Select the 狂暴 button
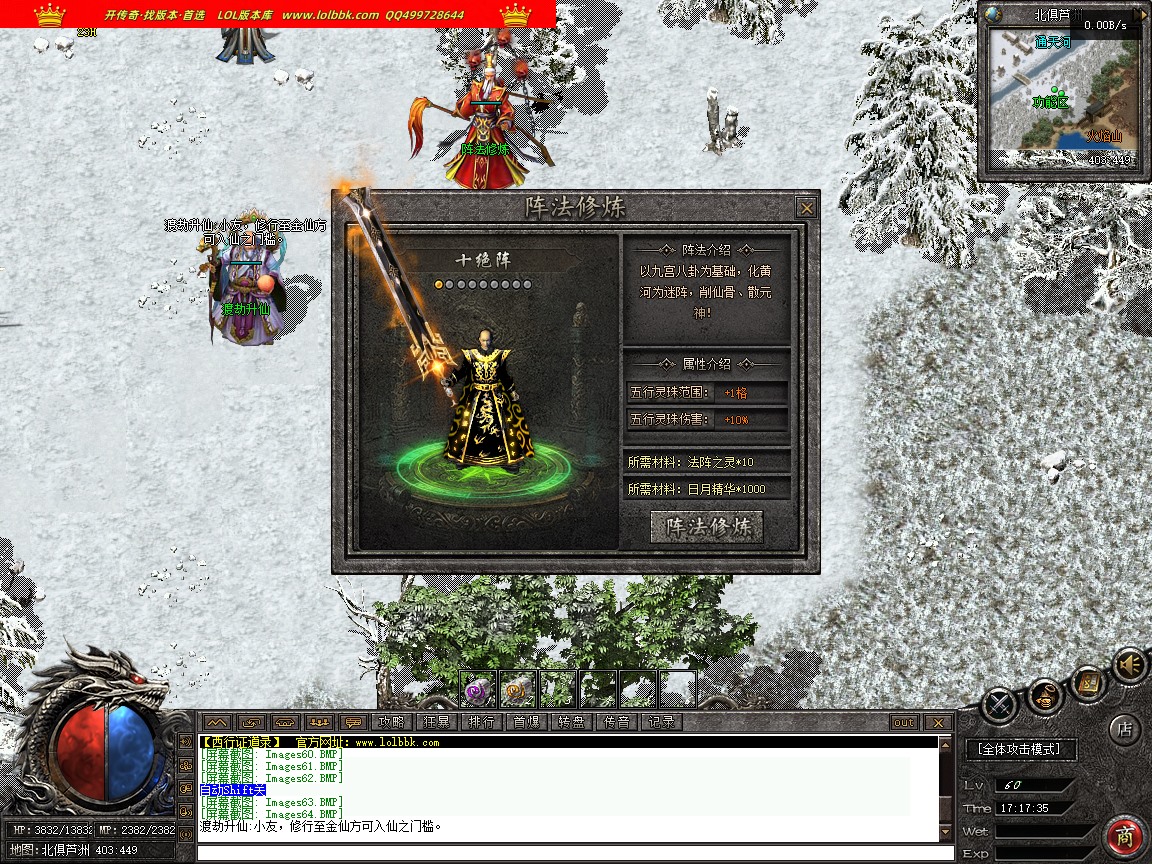Image resolution: width=1152 pixels, height=864 pixels. (x=436, y=722)
